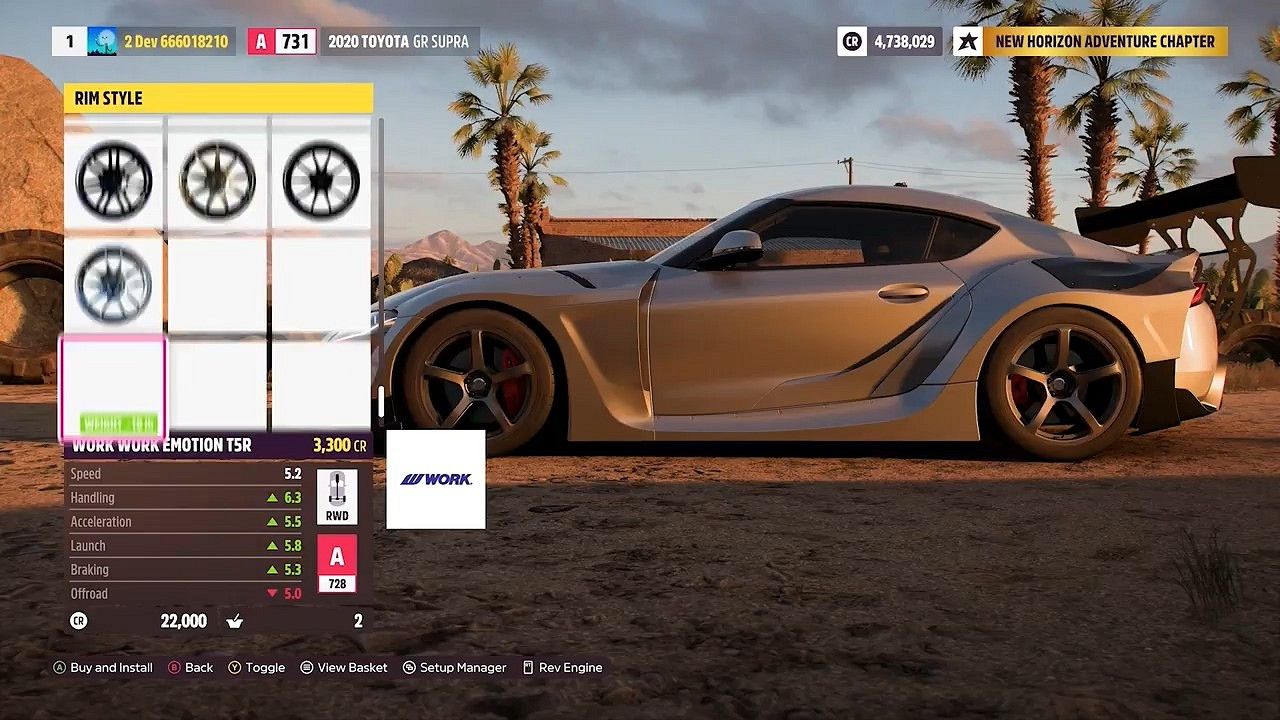This screenshot has height=720, width=1280.
Task: Select the bronze-colored rim tile
Action: click(217, 180)
